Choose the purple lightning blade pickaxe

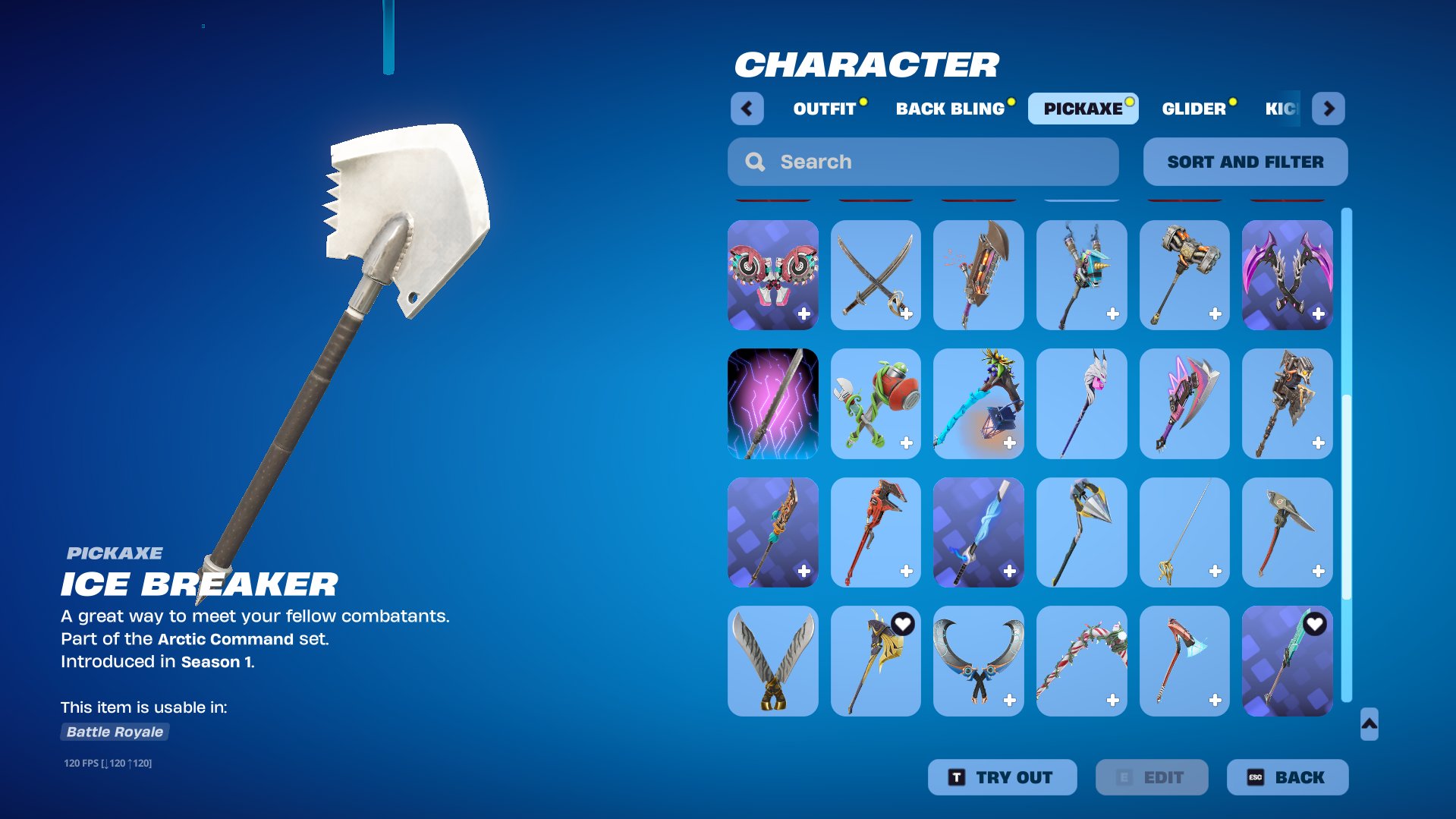tap(772, 404)
